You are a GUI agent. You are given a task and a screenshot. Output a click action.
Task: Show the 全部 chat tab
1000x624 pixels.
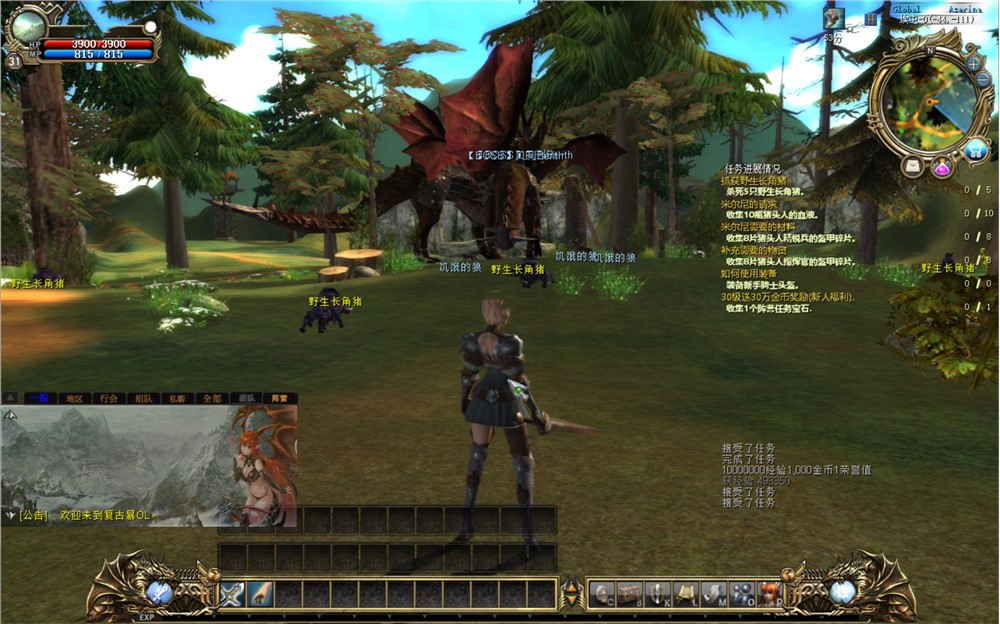[210, 398]
